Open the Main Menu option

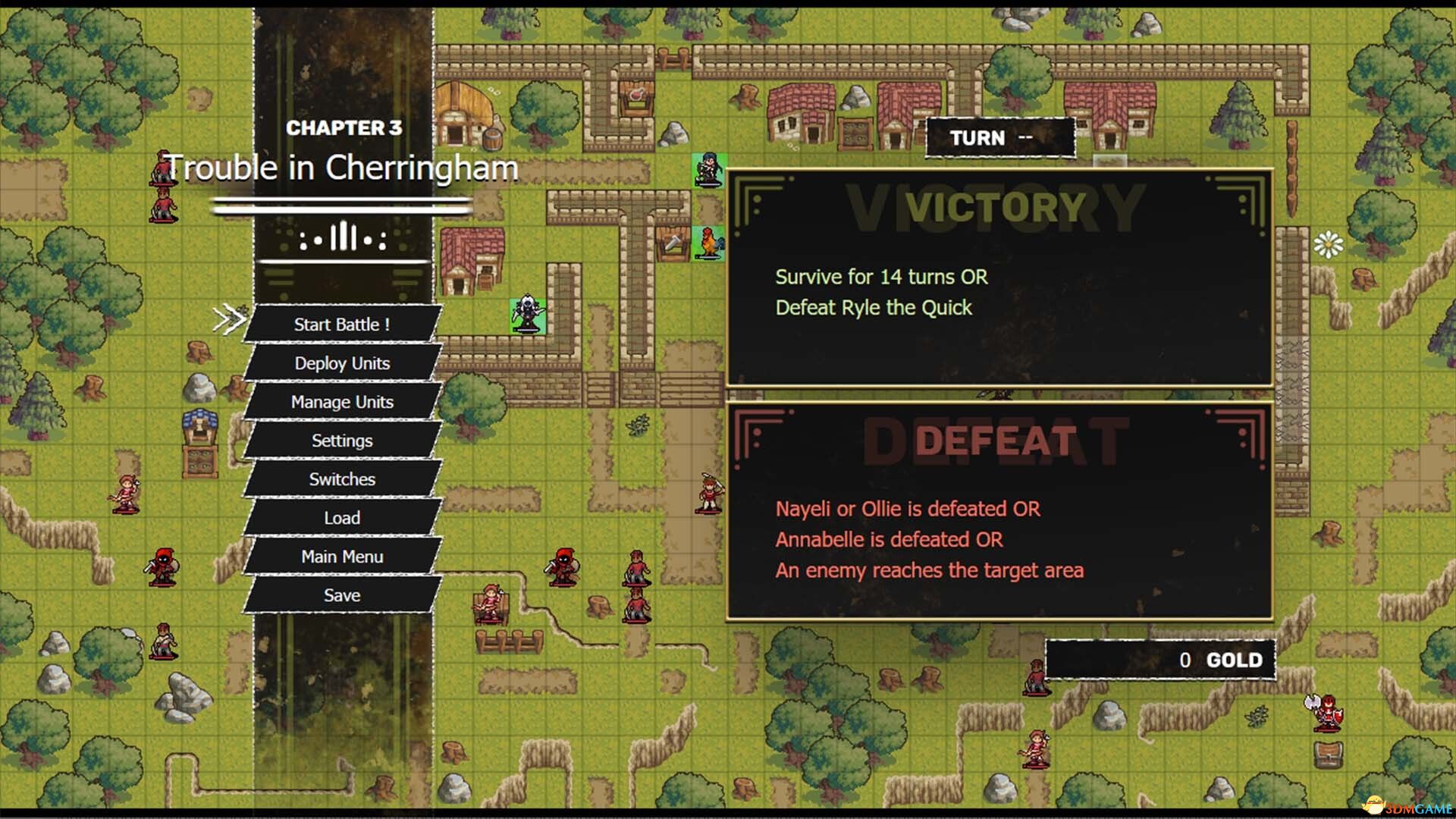click(341, 556)
